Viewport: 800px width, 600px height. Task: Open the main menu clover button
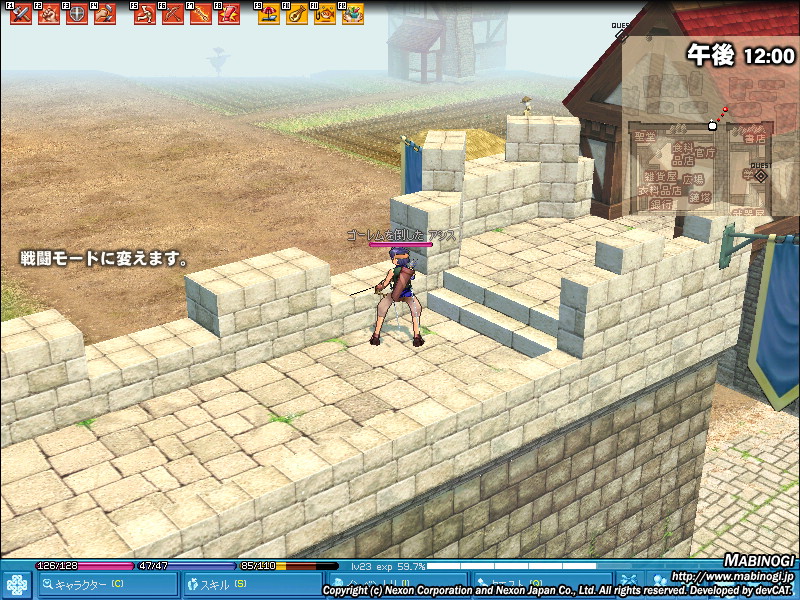17,584
